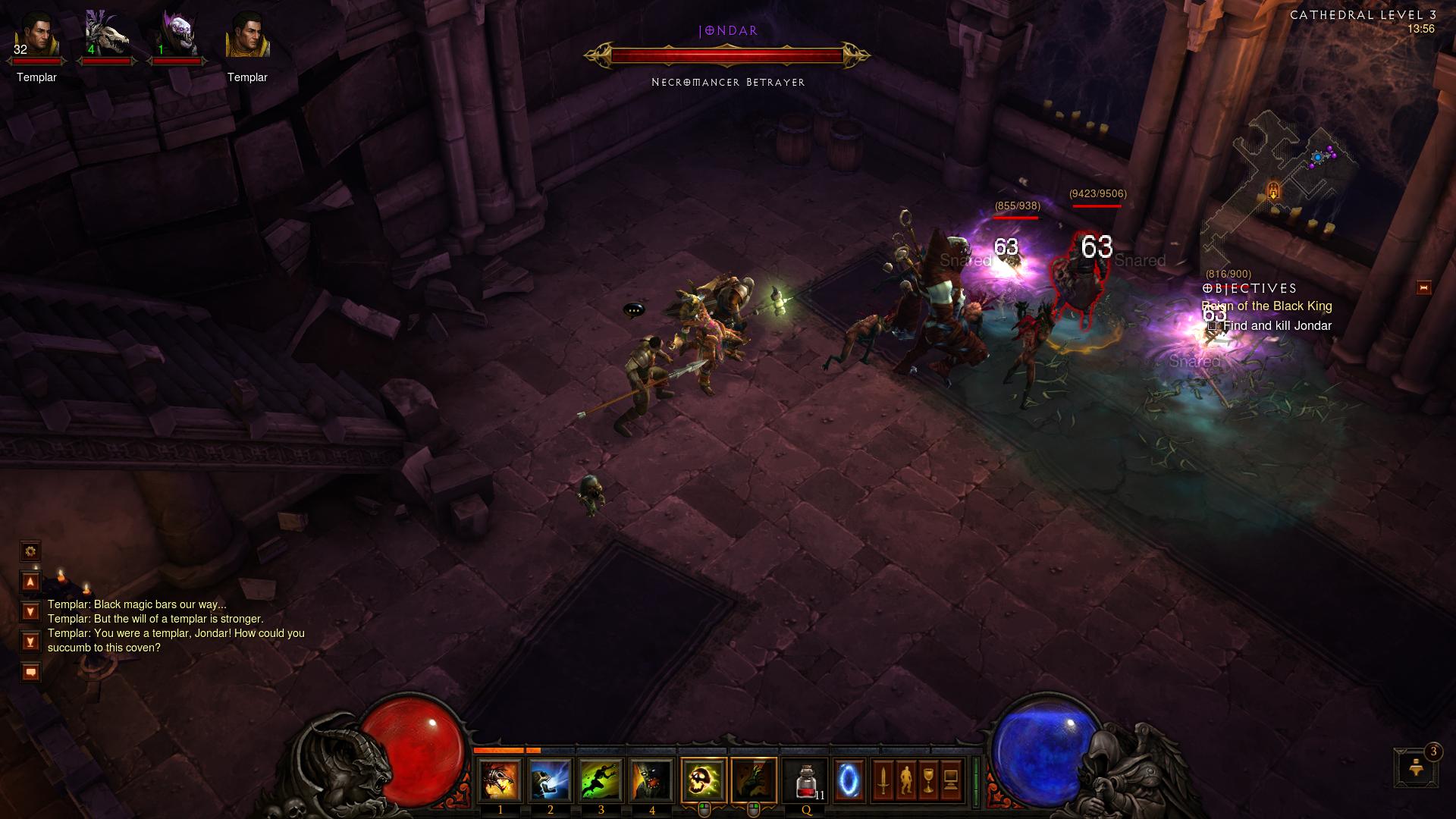The image size is (1456, 819).
Task: Click the goblet icon menu button
Action: pos(929,779)
